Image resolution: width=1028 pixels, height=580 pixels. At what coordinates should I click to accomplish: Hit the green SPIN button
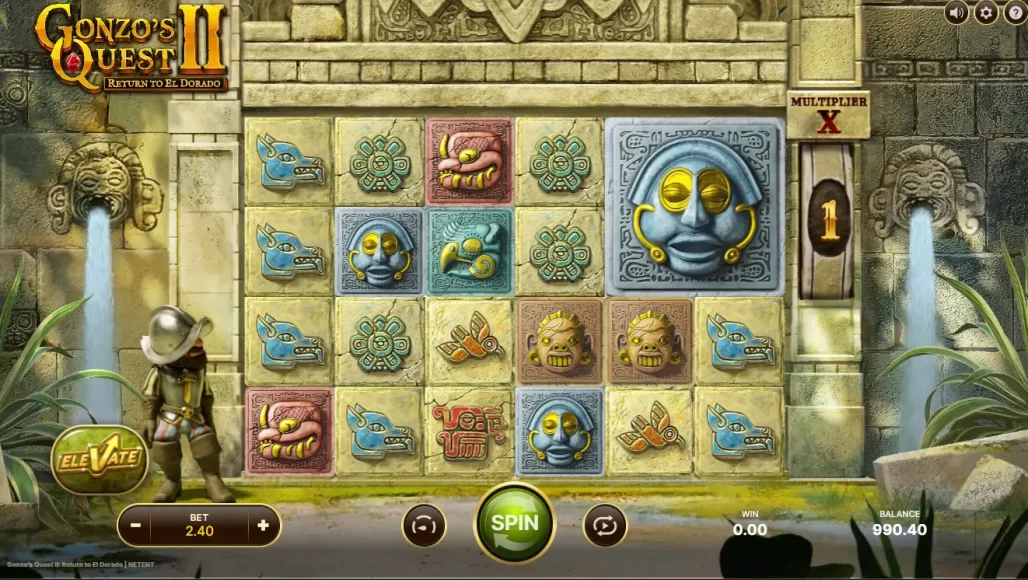coord(515,523)
